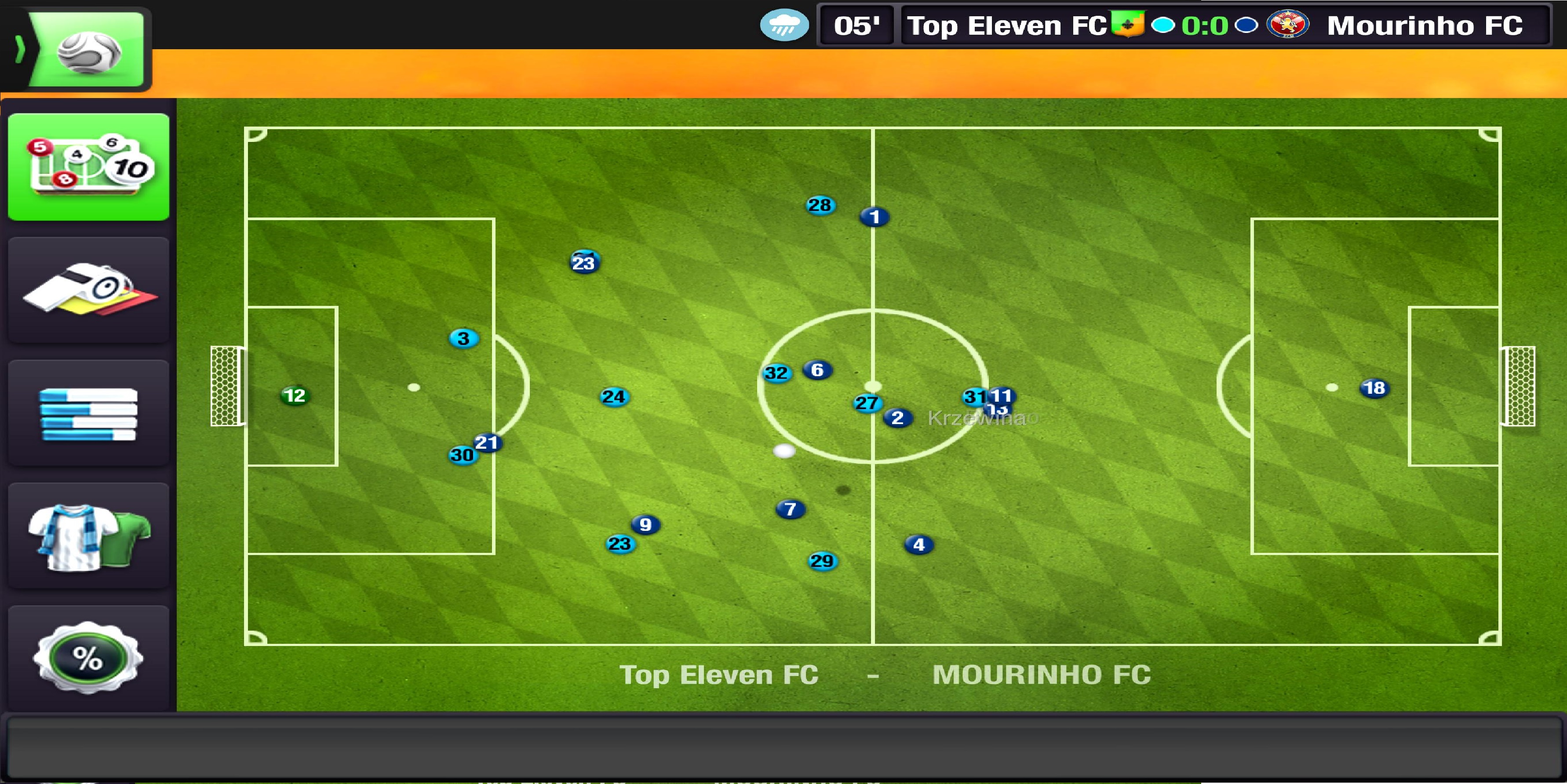Viewport: 1567px width, 784px height.
Task: Open the percent badge tab
Action: (x=89, y=657)
